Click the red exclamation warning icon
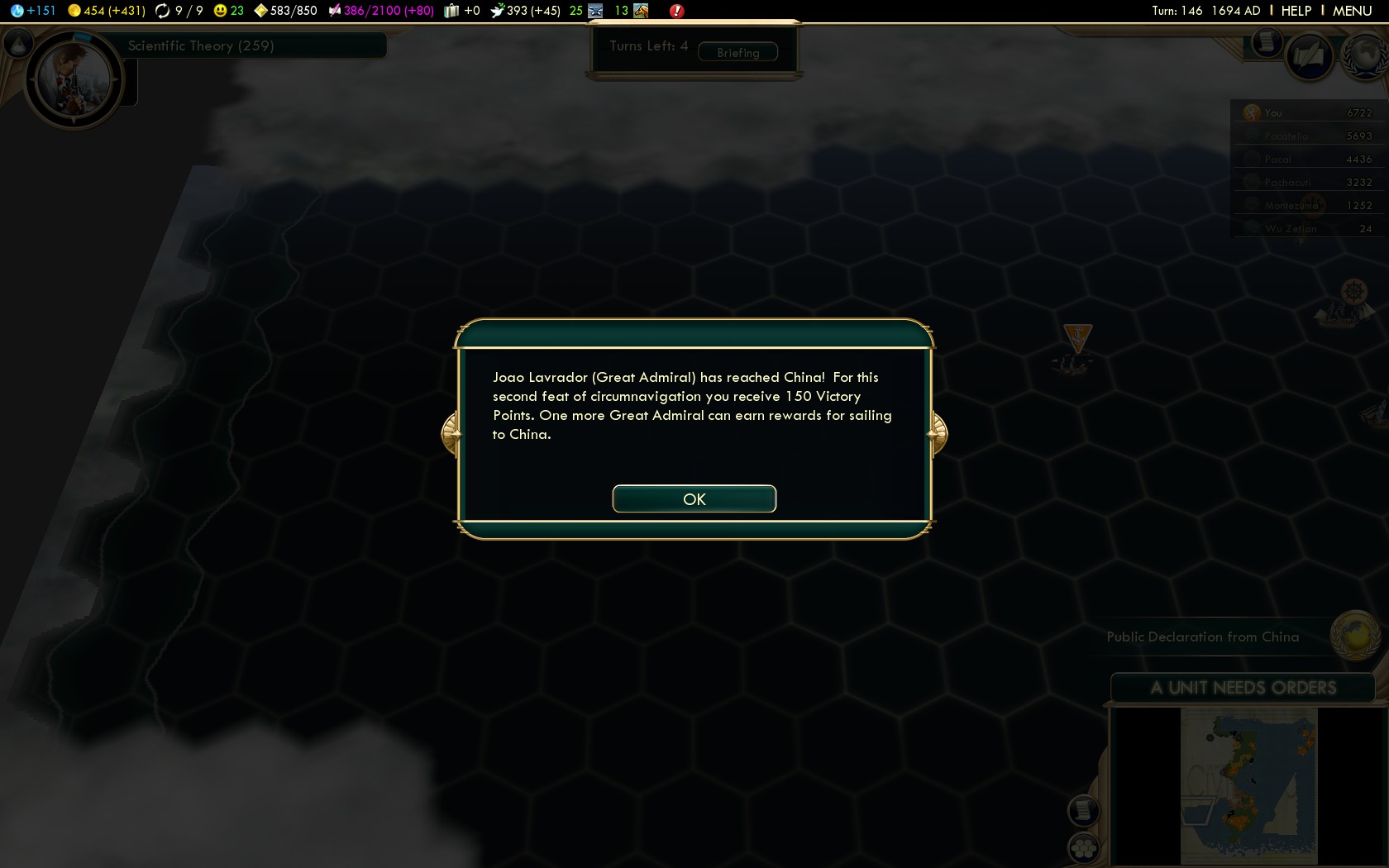Image resolution: width=1389 pixels, height=868 pixels. 676,11
